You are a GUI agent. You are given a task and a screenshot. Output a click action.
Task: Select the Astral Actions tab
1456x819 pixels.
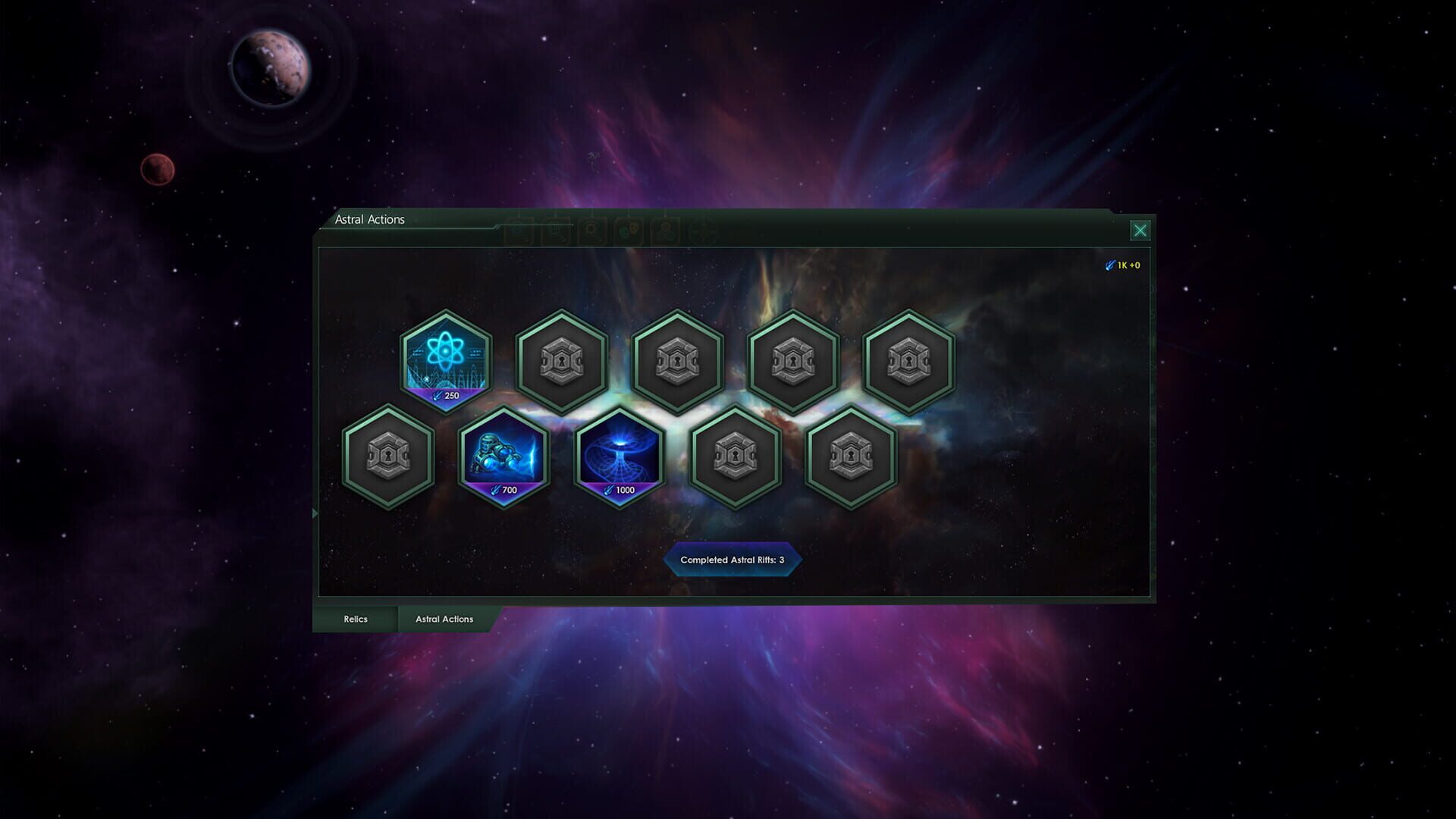pos(444,619)
